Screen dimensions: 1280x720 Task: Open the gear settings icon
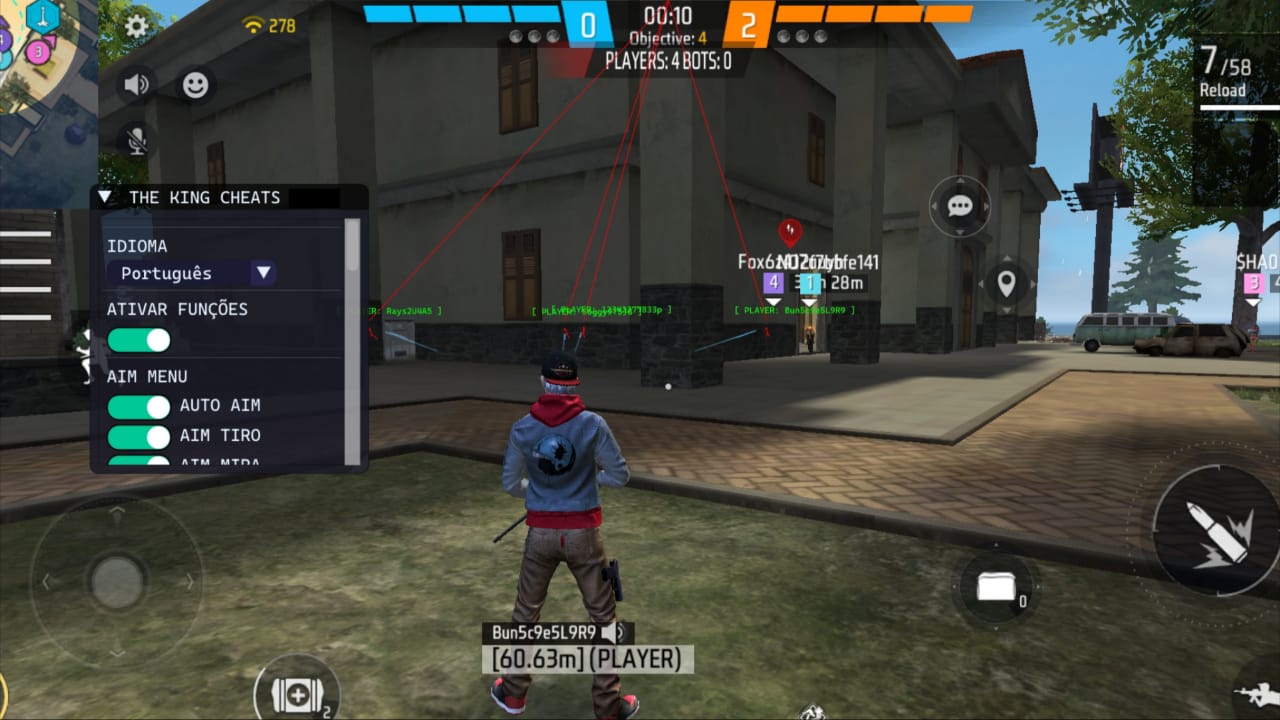(136, 27)
